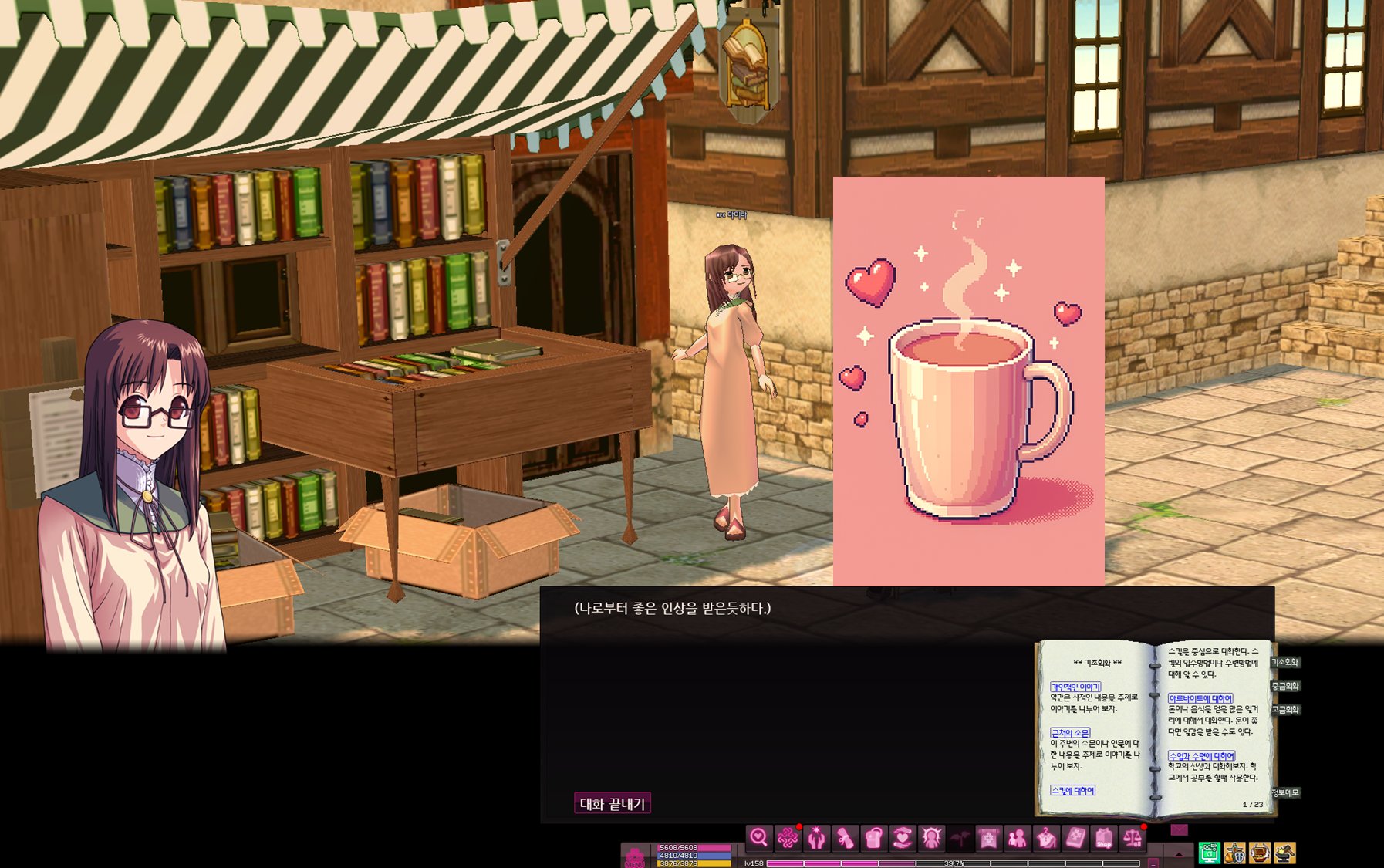Open the scroll quest icon
The width and height of the screenshot is (1384, 868).
click(845, 838)
